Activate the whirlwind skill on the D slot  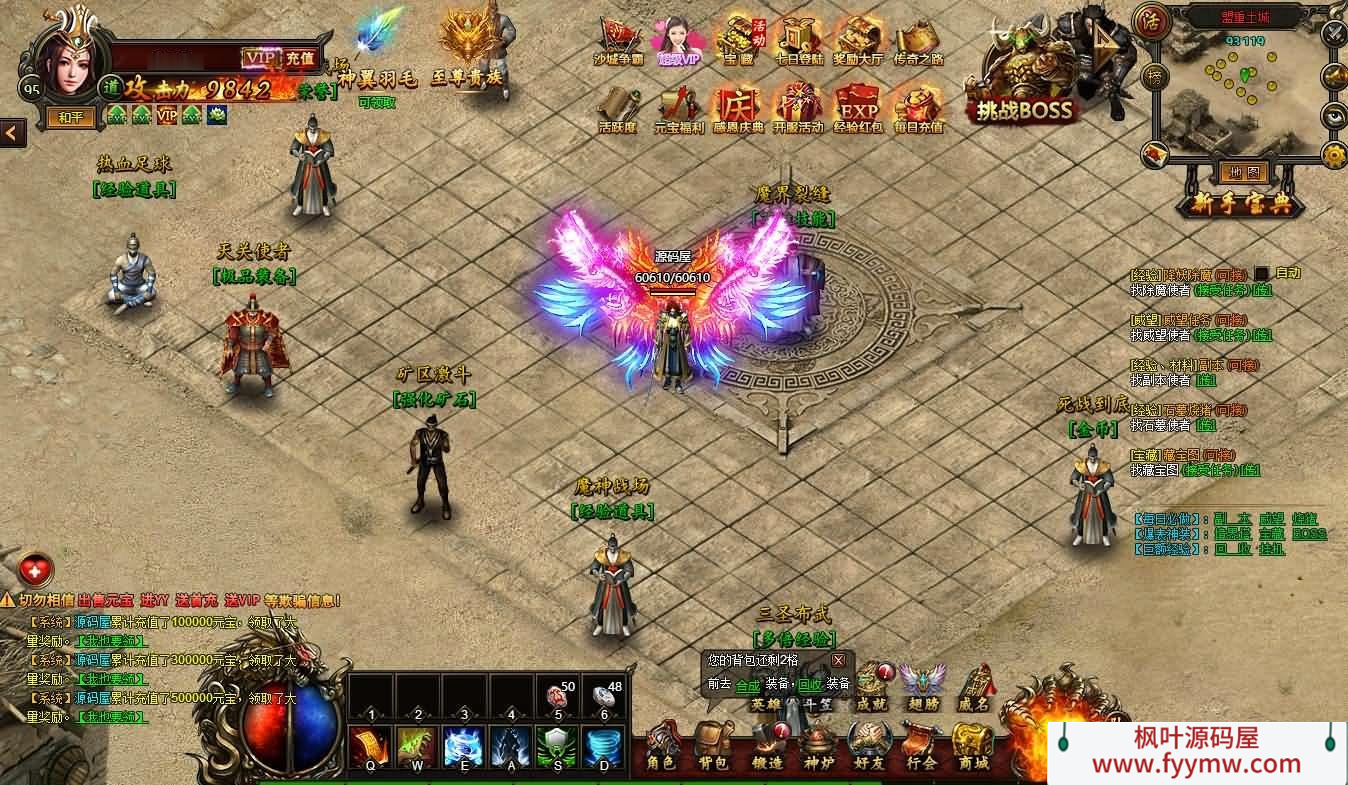tap(603, 746)
